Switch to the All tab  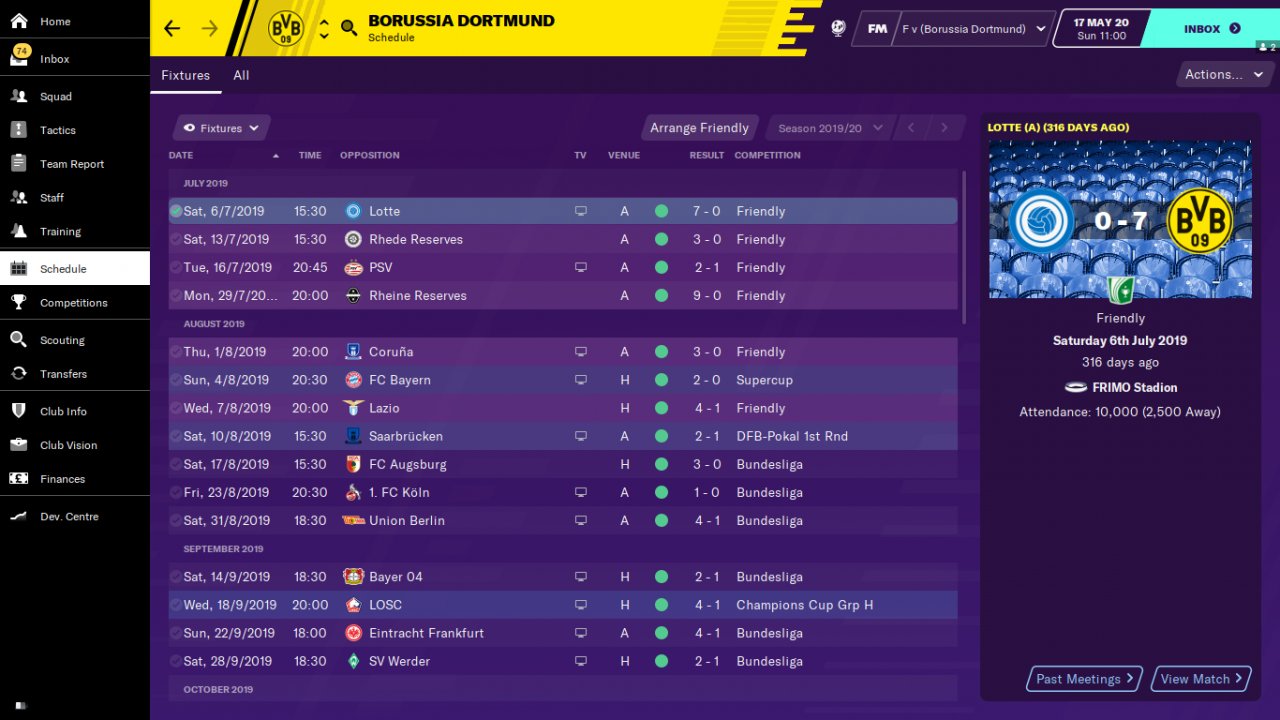coord(241,75)
